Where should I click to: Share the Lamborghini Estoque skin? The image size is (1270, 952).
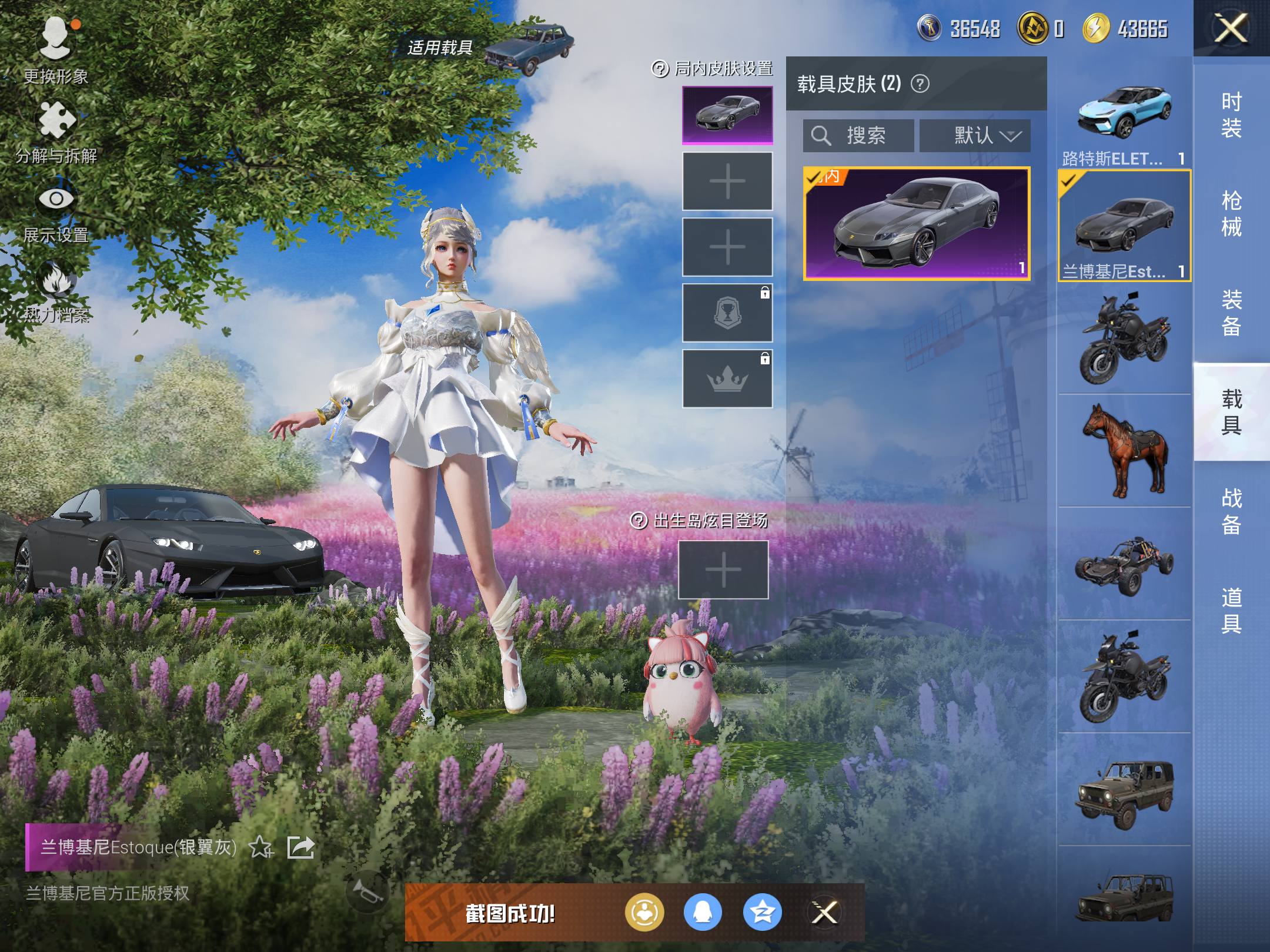click(300, 847)
